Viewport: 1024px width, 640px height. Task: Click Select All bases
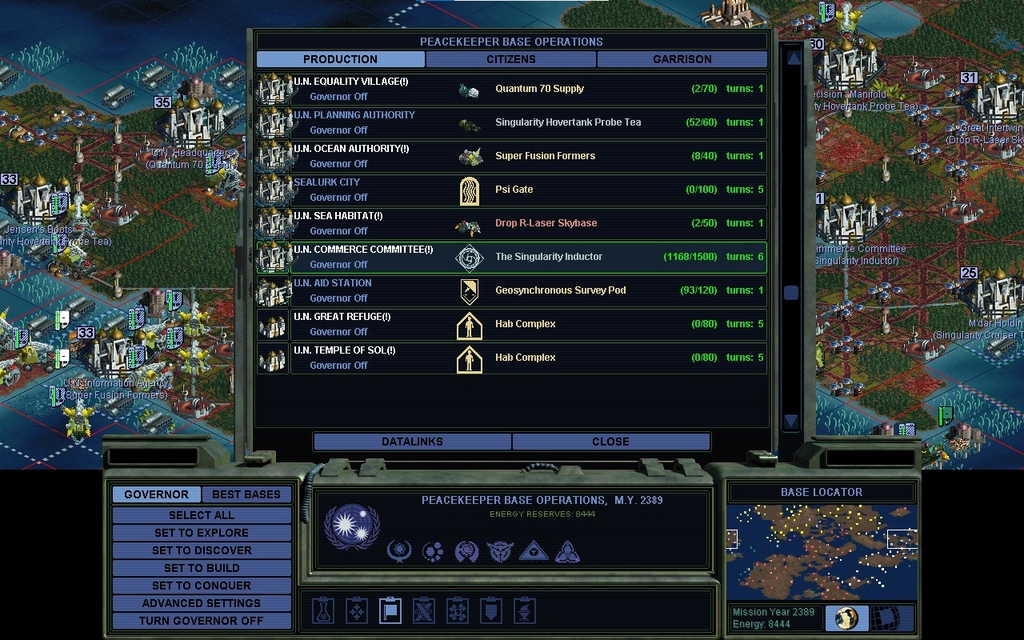201,515
